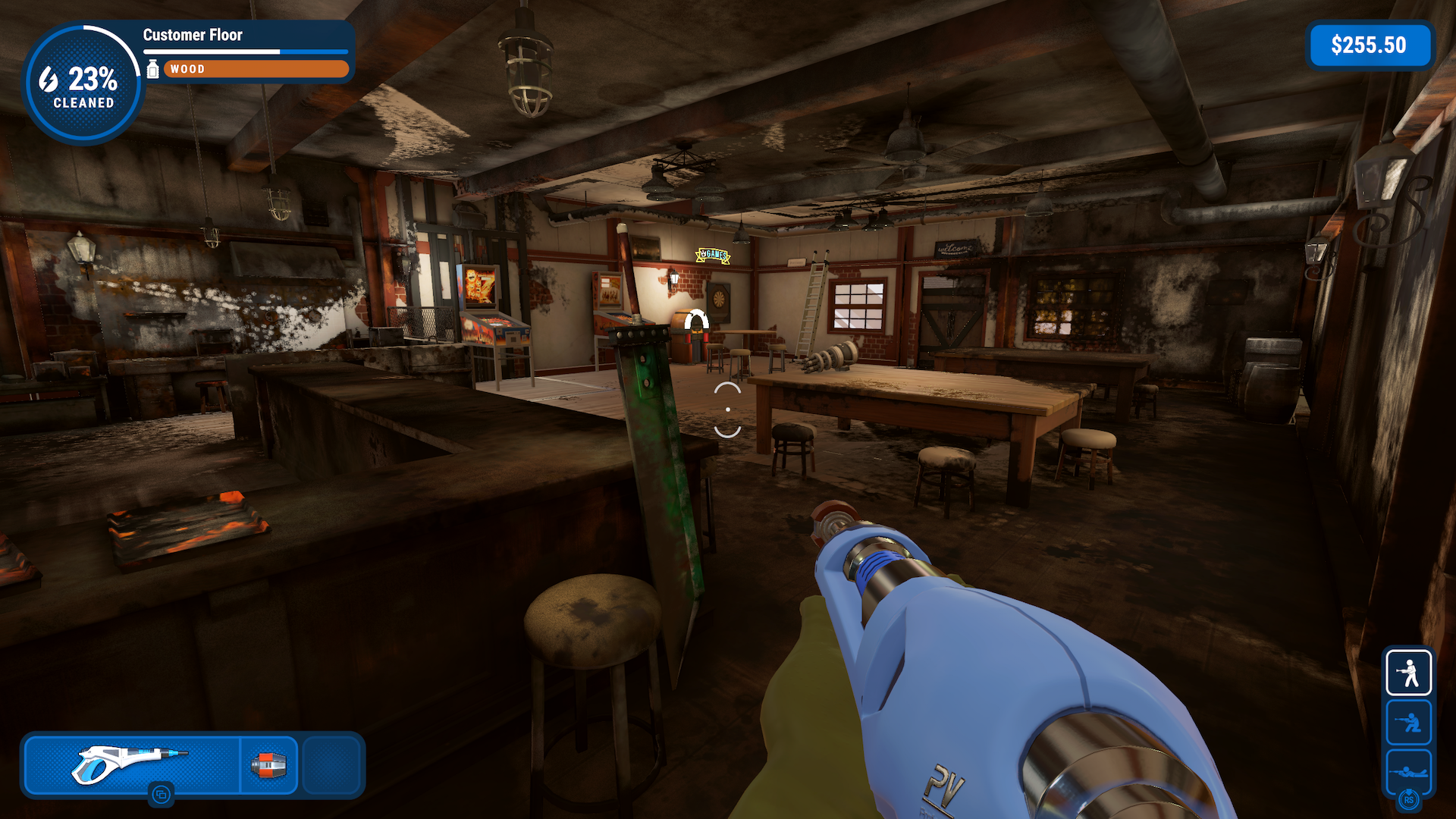Viewport: 1456px width, 819px height.
Task: Select the pressure washer gun slot
Action: click(x=133, y=764)
